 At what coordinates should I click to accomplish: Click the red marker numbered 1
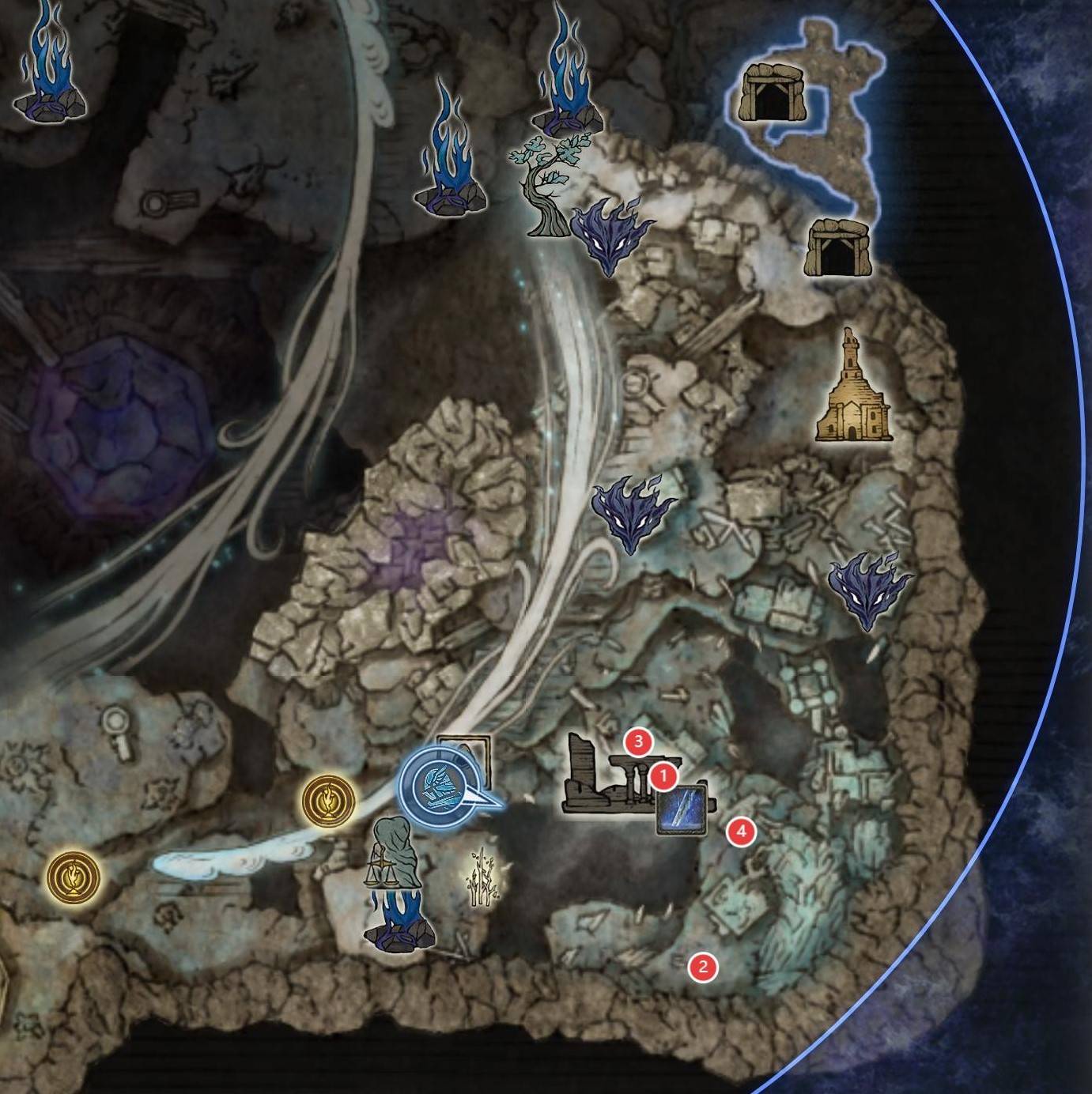point(663,776)
